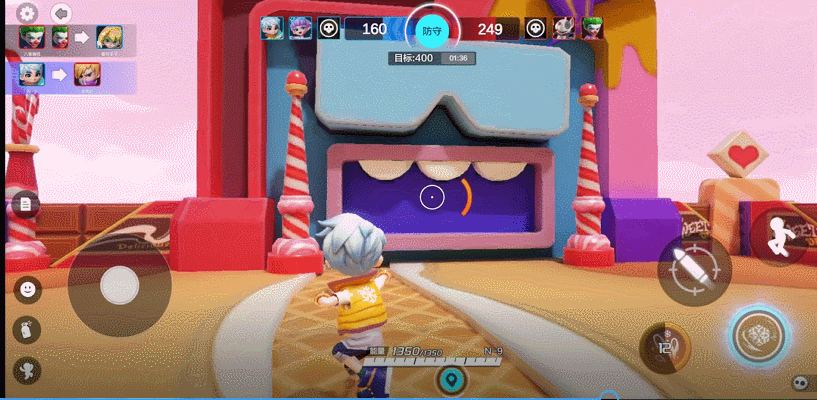The width and height of the screenshot is (817, 400).
Task: Select the green-haired joker enemy portrait
Action: click(x=591, y=27)
